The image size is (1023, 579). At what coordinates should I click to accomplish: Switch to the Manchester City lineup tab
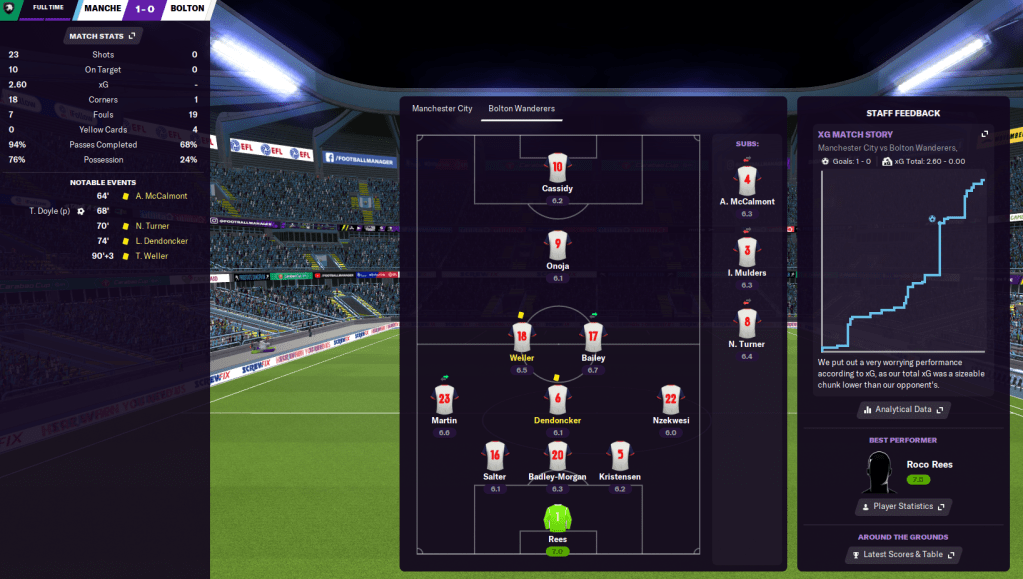tap(442, 108)
